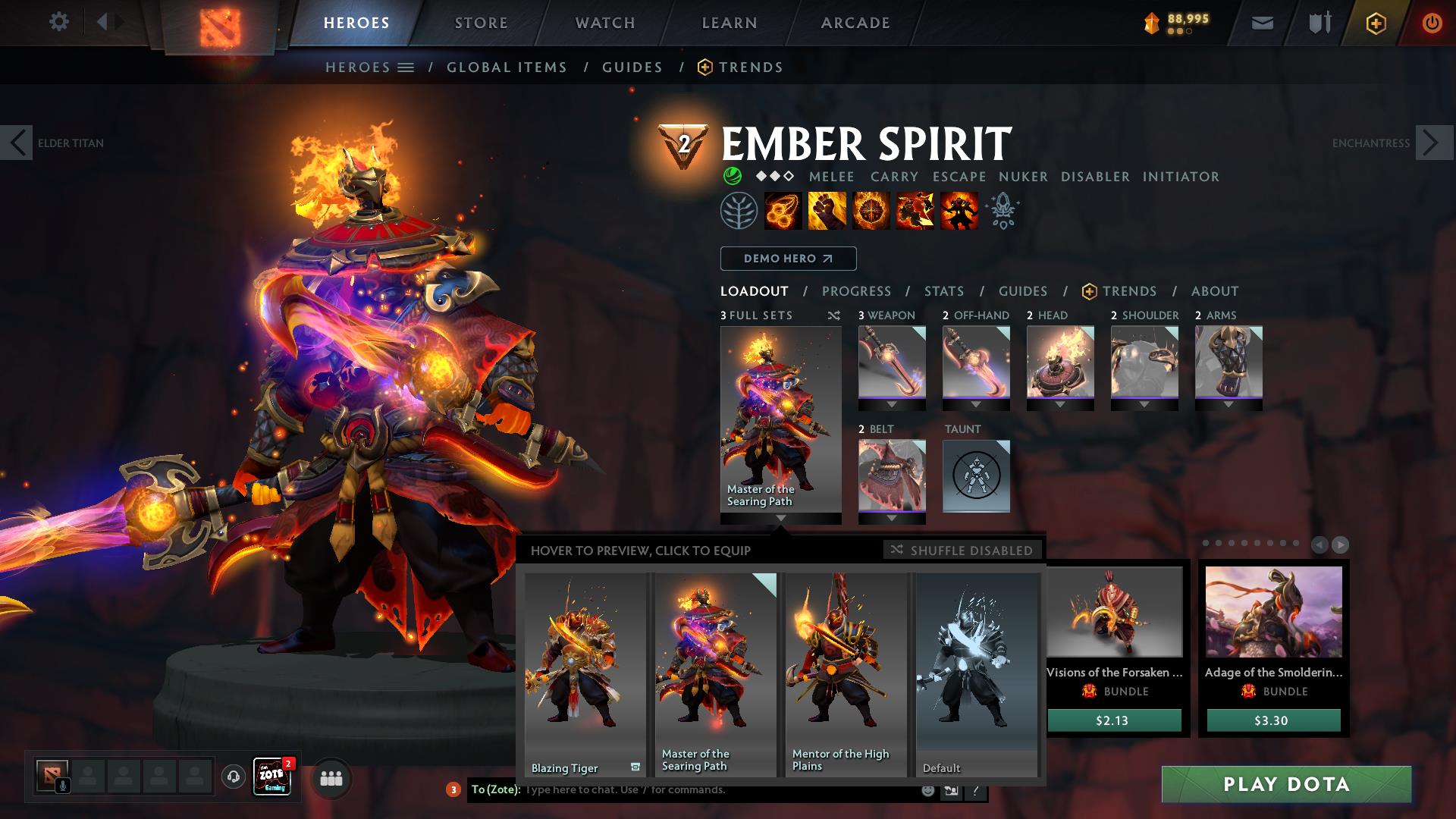The width and height of the screenshot is (1456, 819).
Task: Open the Heroes hamburger menu
Action: (x=405, y=67)
